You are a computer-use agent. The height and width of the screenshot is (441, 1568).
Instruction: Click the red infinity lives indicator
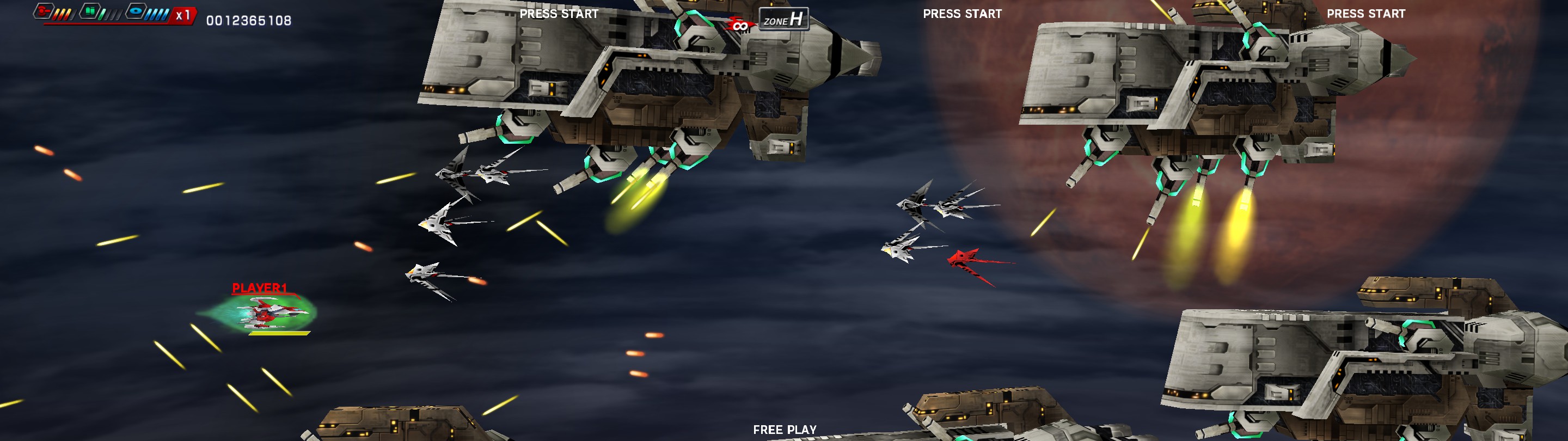point(742,24)
